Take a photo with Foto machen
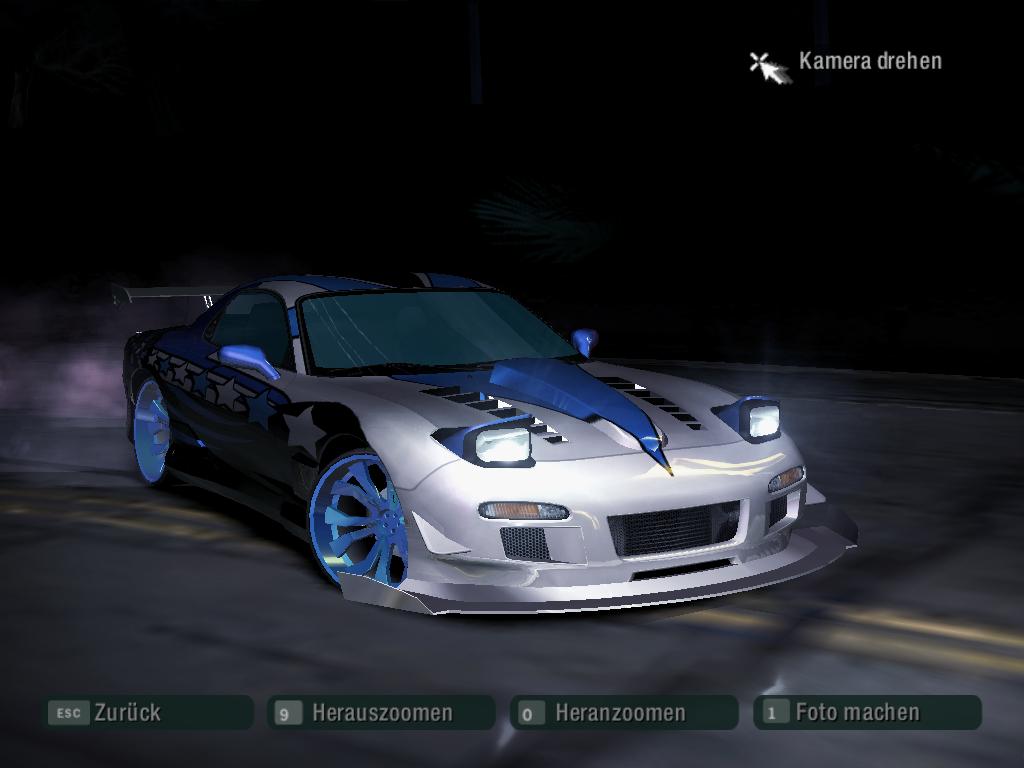The image size is (1024, 768). [x=867, y=713]
